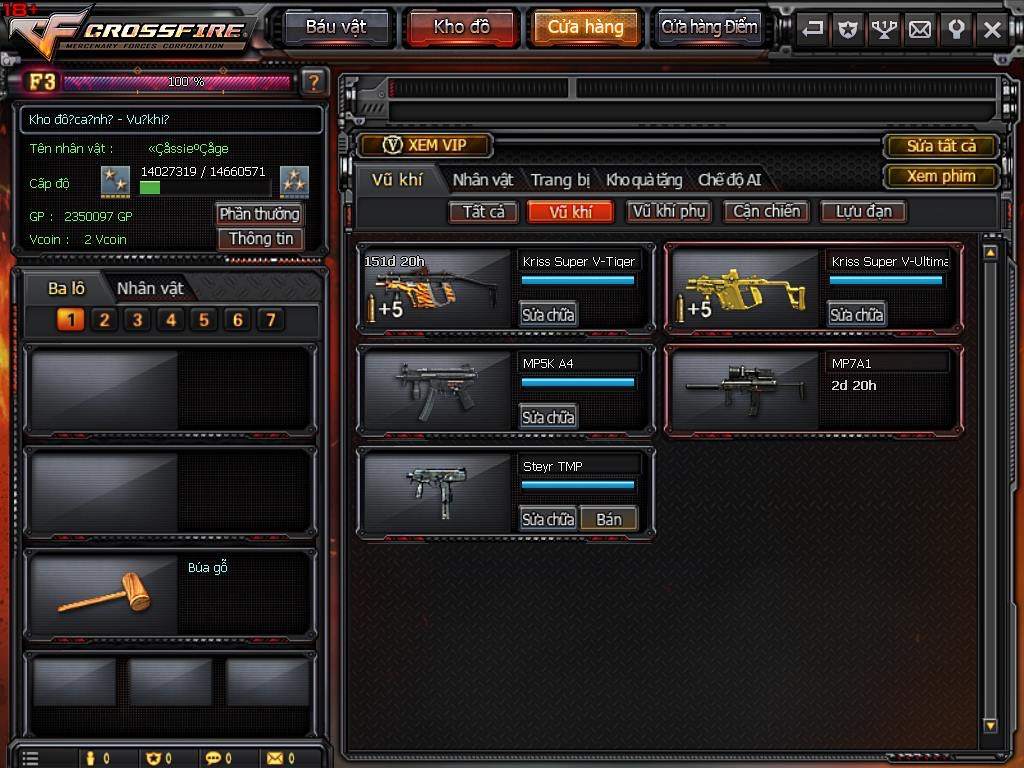This screenshot has width=1024, height=768.
Task: Switch to the Nhân vật inventory tab
Action: click(x=482, y=180)
